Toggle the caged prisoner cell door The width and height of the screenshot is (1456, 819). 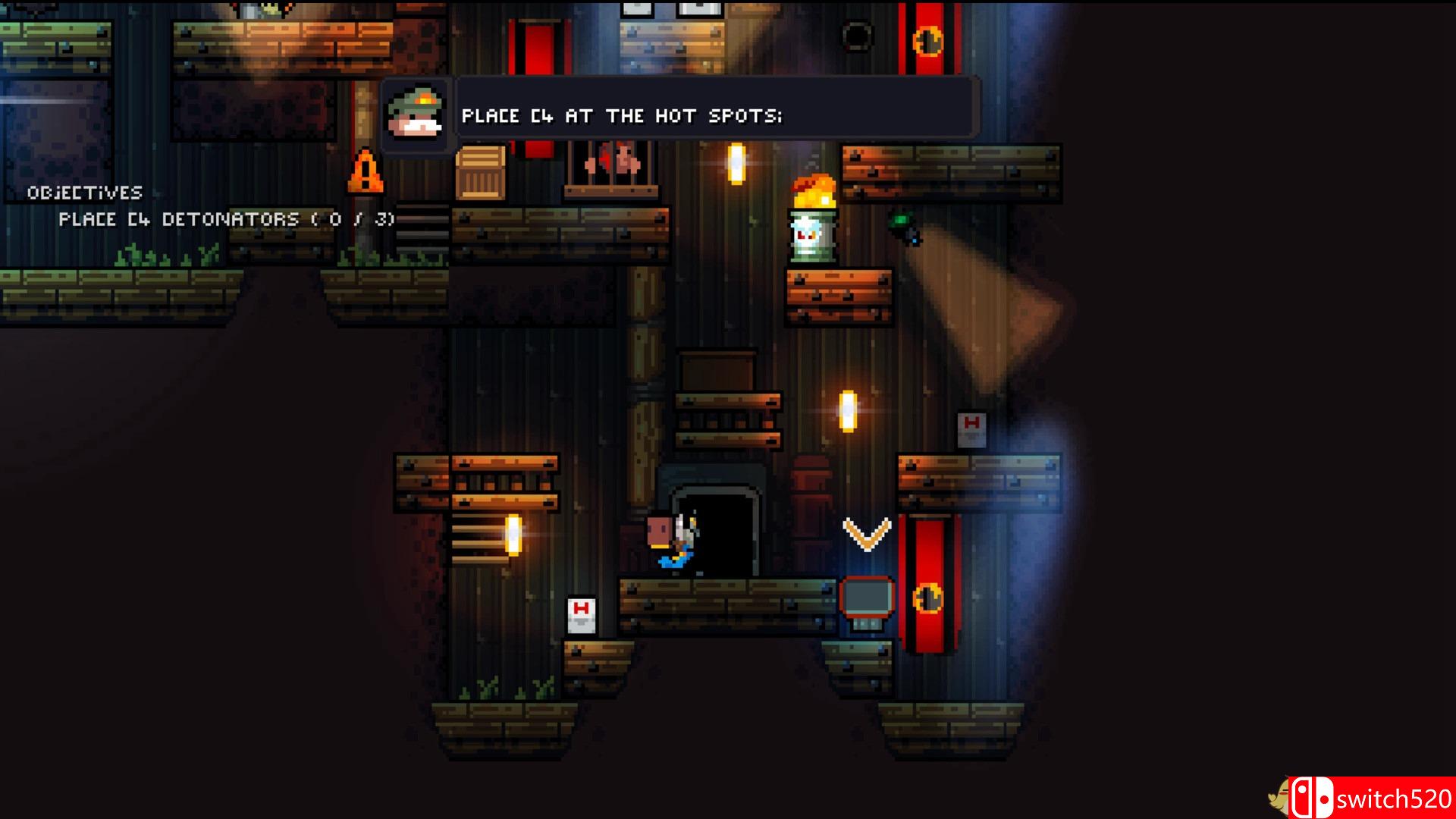click(x=611, y=162)
